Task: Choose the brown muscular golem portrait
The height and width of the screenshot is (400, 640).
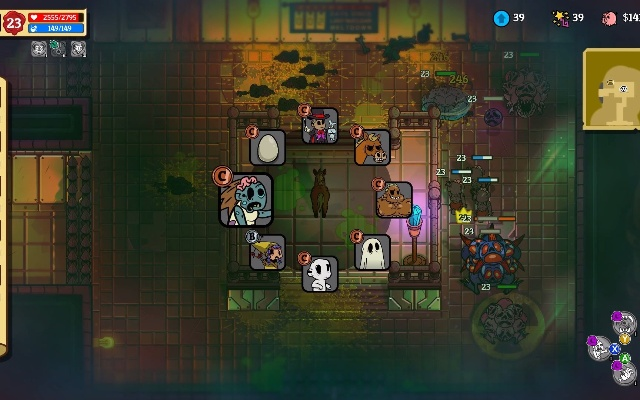Action: (394, 199)
